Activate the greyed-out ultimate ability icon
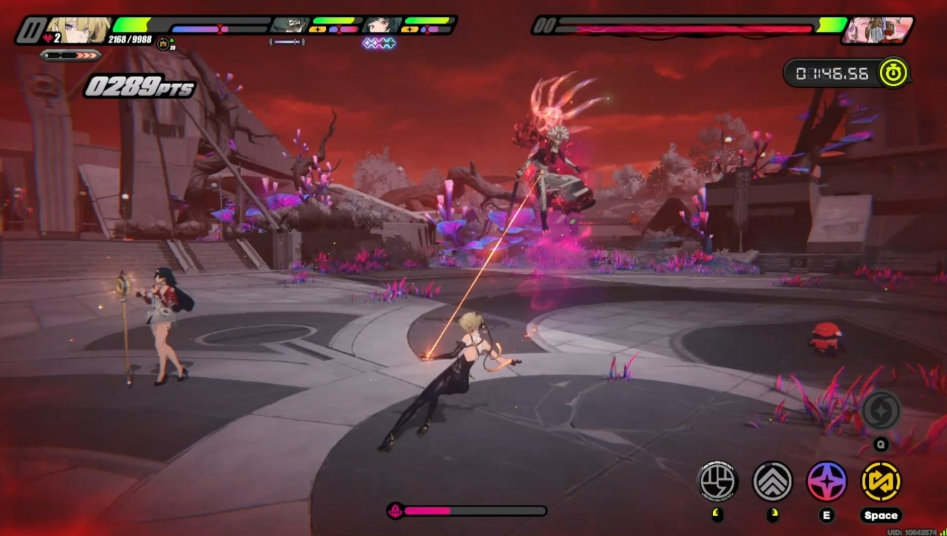 click(881, 409)
